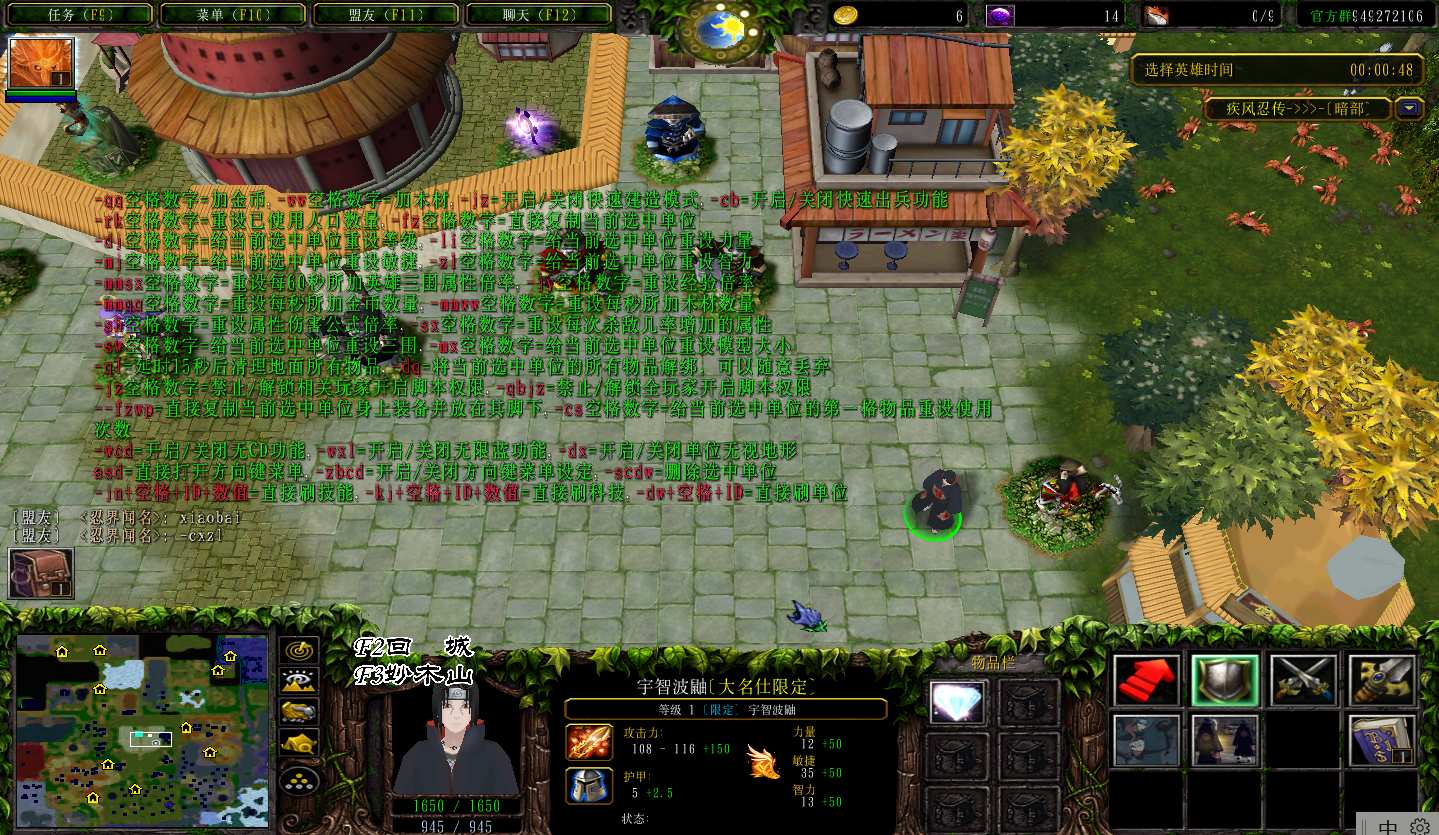Click the minimap to move the camera

click(x=142, y=731)
